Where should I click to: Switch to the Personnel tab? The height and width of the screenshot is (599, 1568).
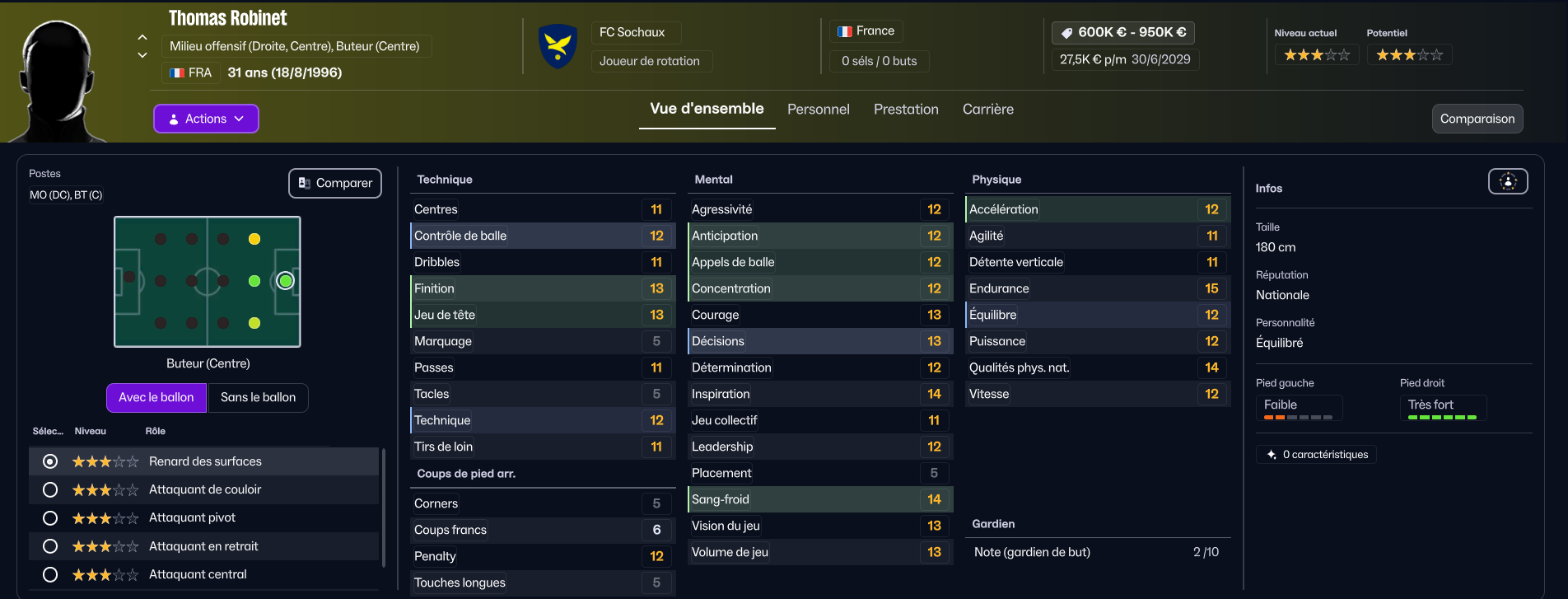coord(818,110)
